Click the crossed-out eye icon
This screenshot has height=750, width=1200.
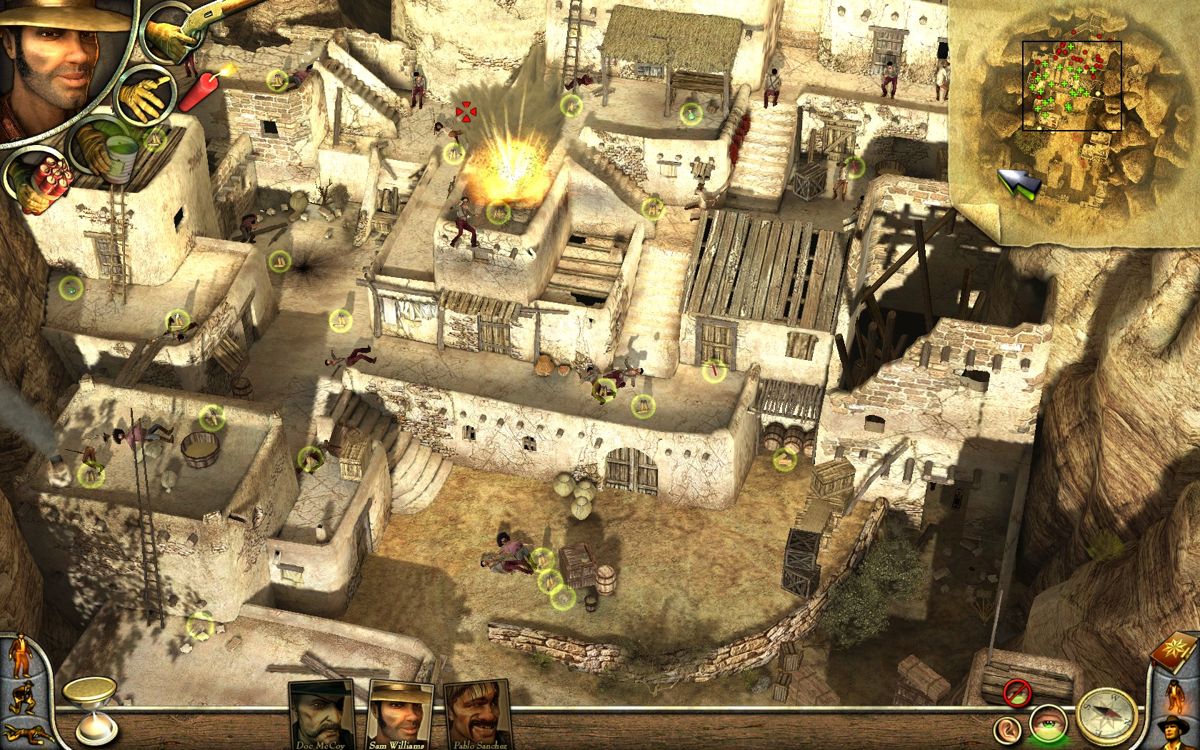1018,690
